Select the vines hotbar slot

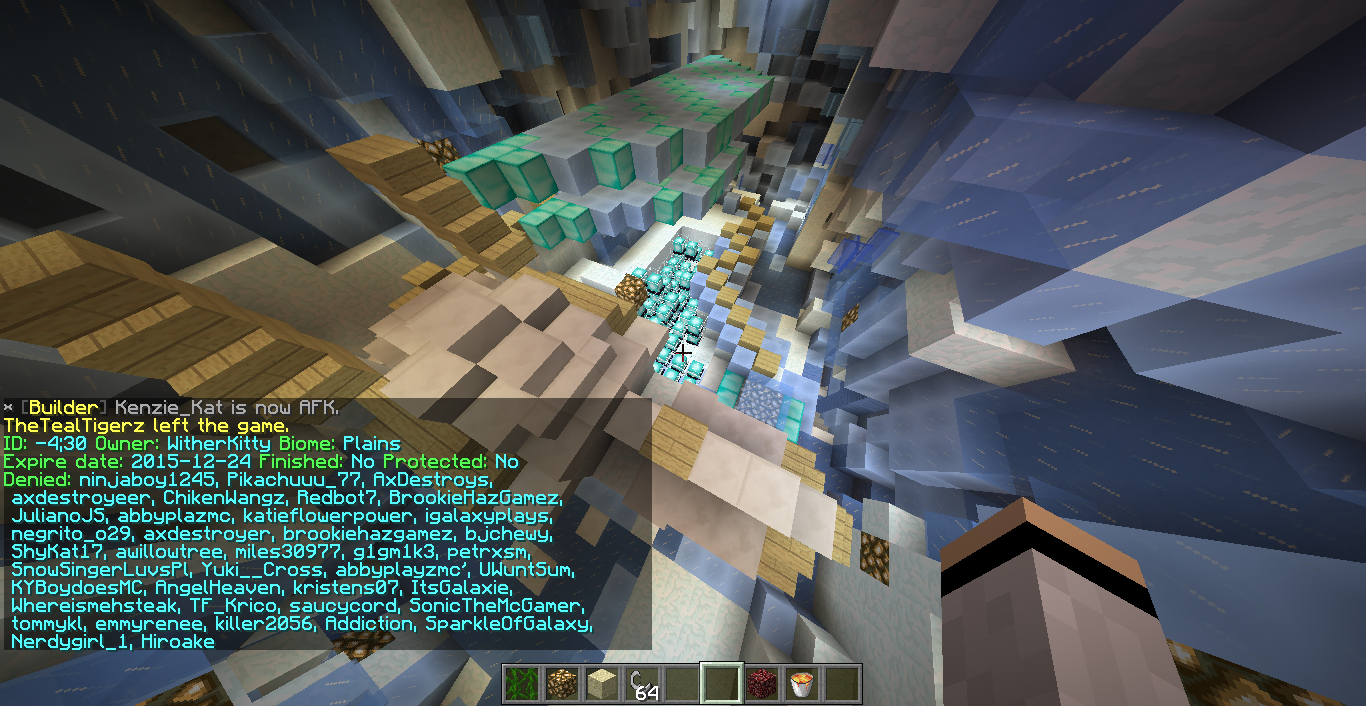pos(521,684)
